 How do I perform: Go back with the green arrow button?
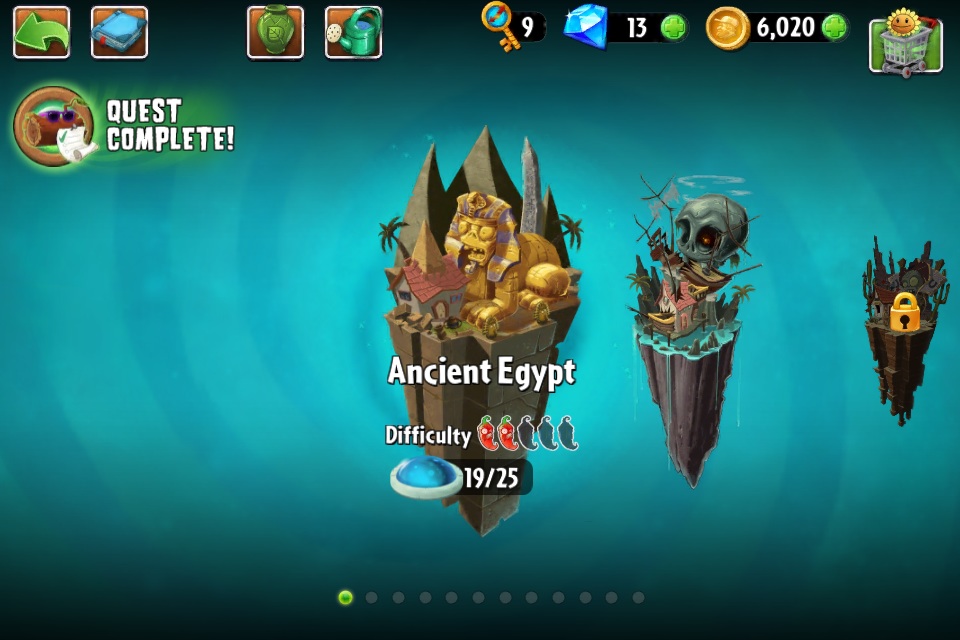point(41,32)
